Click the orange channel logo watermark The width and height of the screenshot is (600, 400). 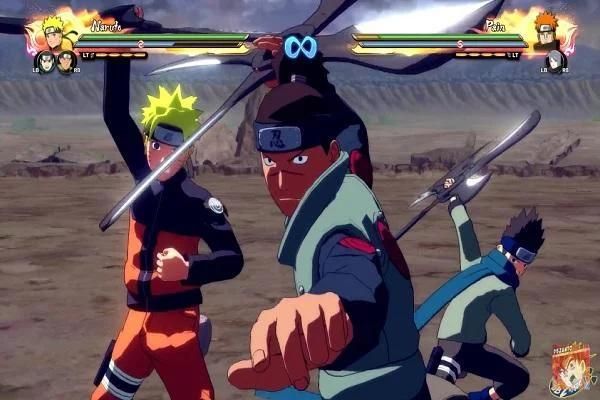[x=571, y=370]
